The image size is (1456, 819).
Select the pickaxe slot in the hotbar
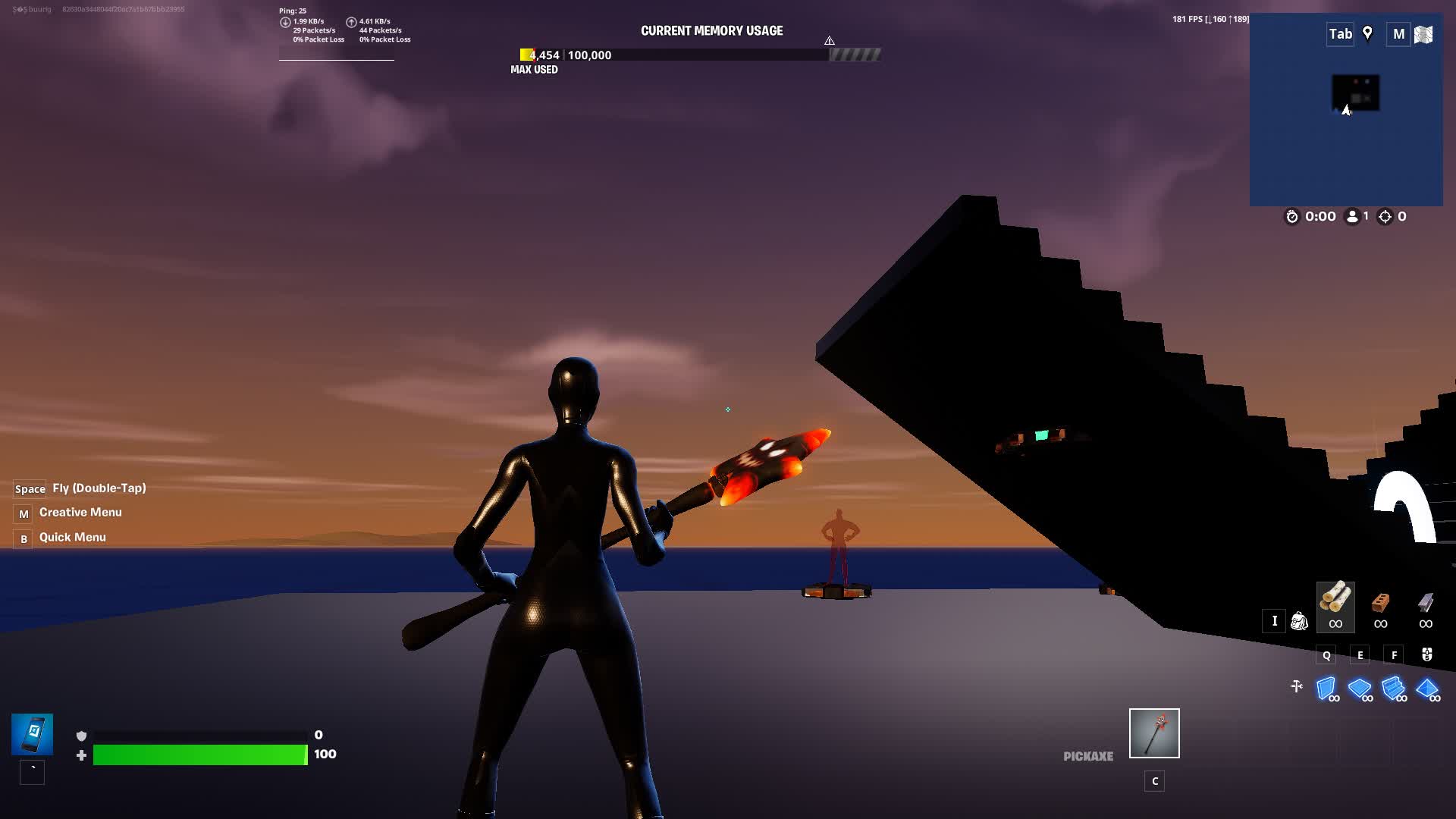pyautogui.click(x=1154, y=733)
